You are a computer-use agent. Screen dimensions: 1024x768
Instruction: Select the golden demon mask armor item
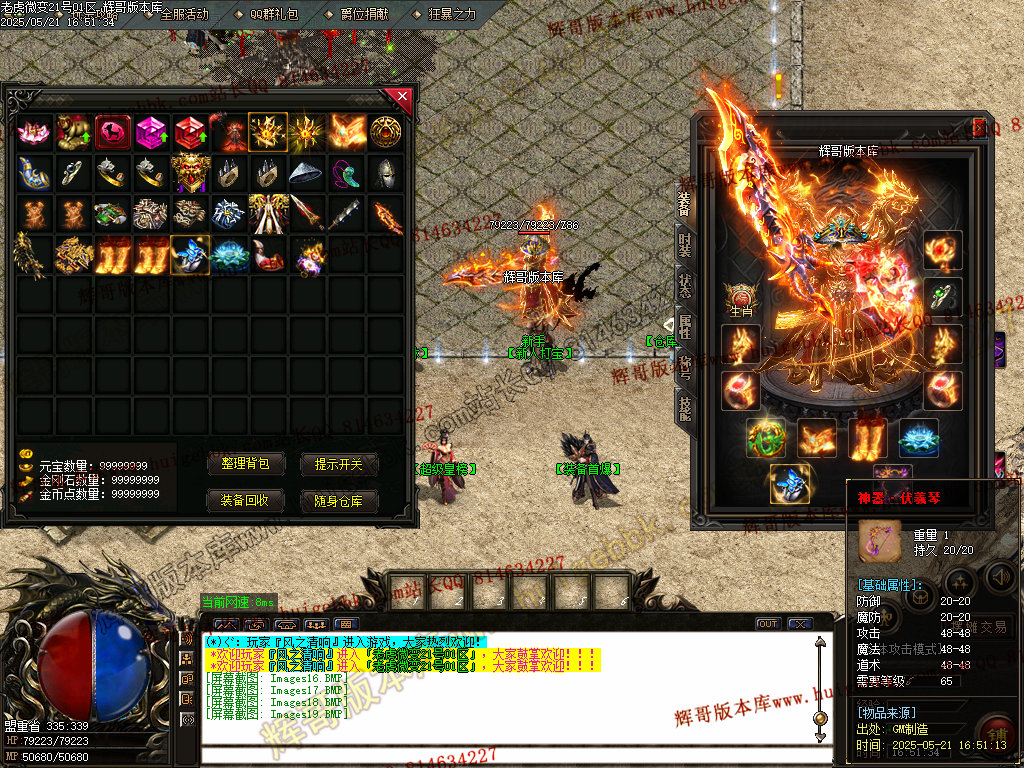point(189,173)
